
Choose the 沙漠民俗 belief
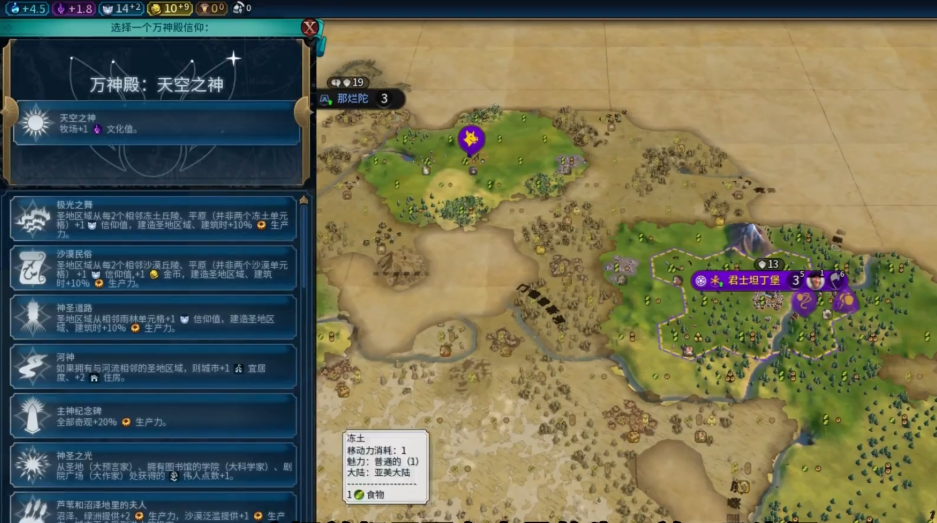coord(153,268)
